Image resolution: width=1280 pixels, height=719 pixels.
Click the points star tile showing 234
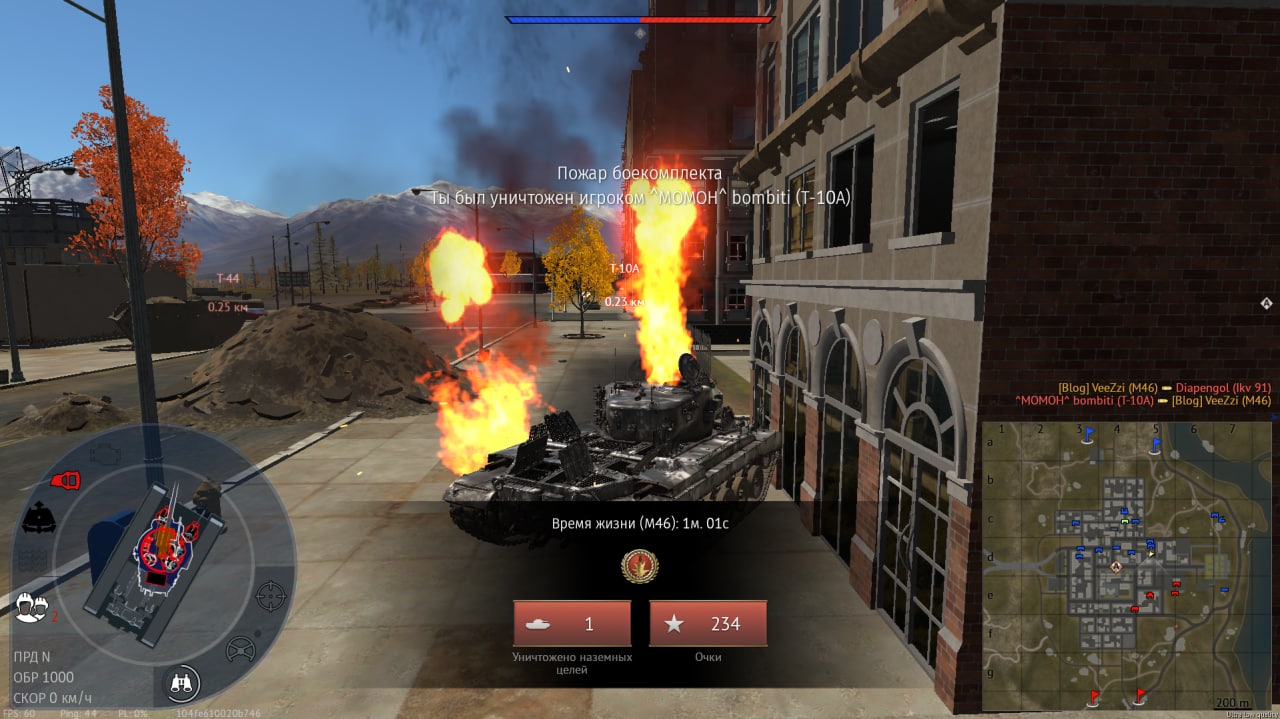click(708, 624)
